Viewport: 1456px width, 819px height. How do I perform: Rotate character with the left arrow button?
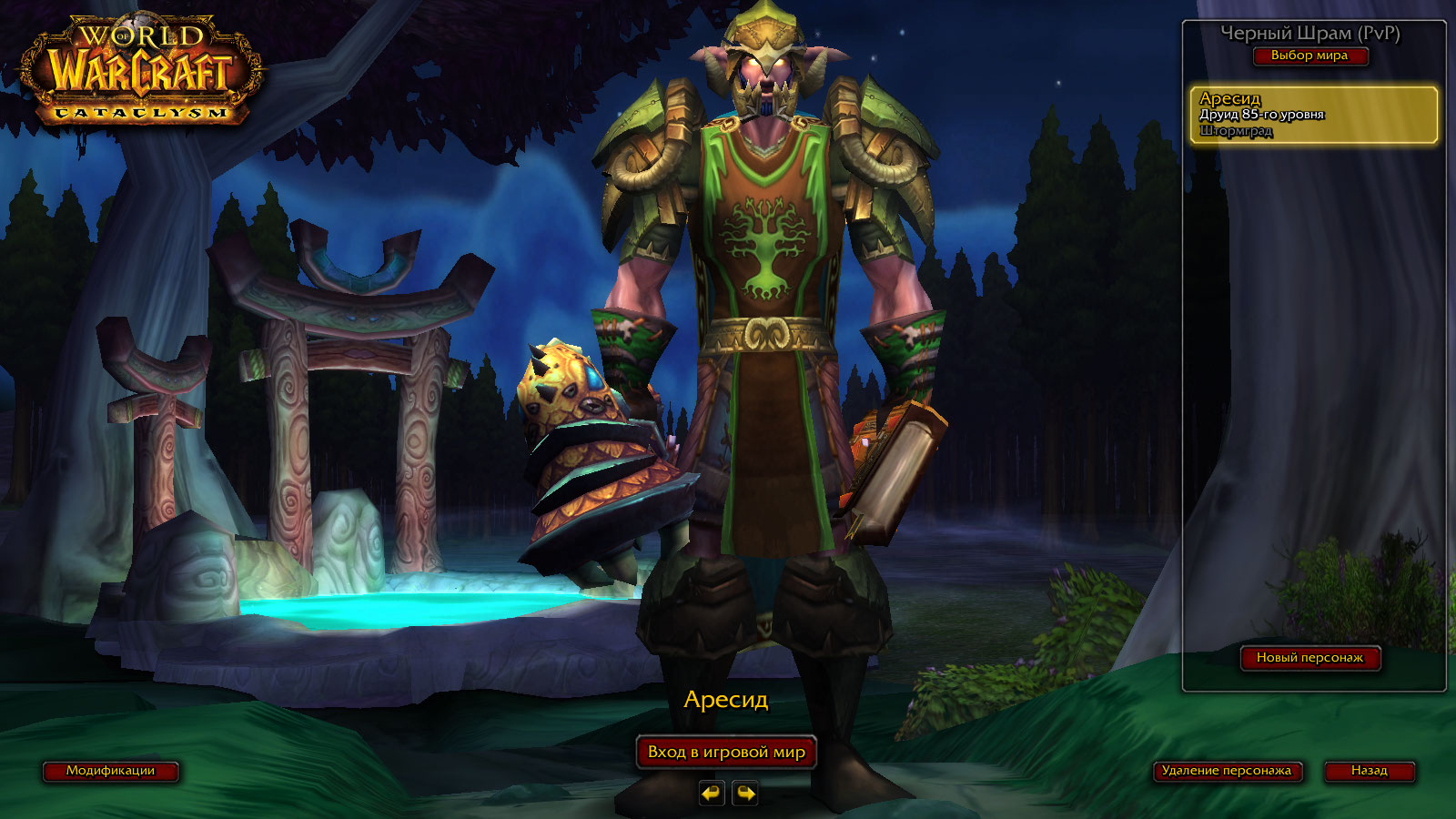click(x=712, y=794)
